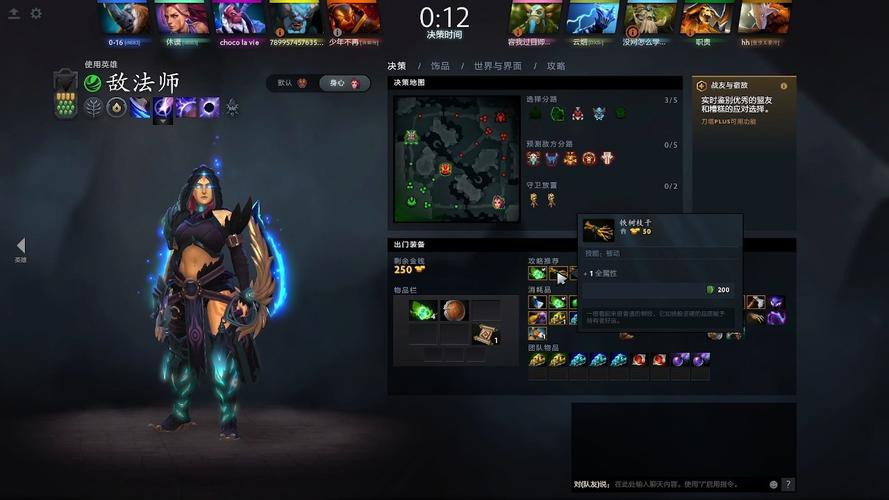Open the back arrow on the left edge

point(20,245)
